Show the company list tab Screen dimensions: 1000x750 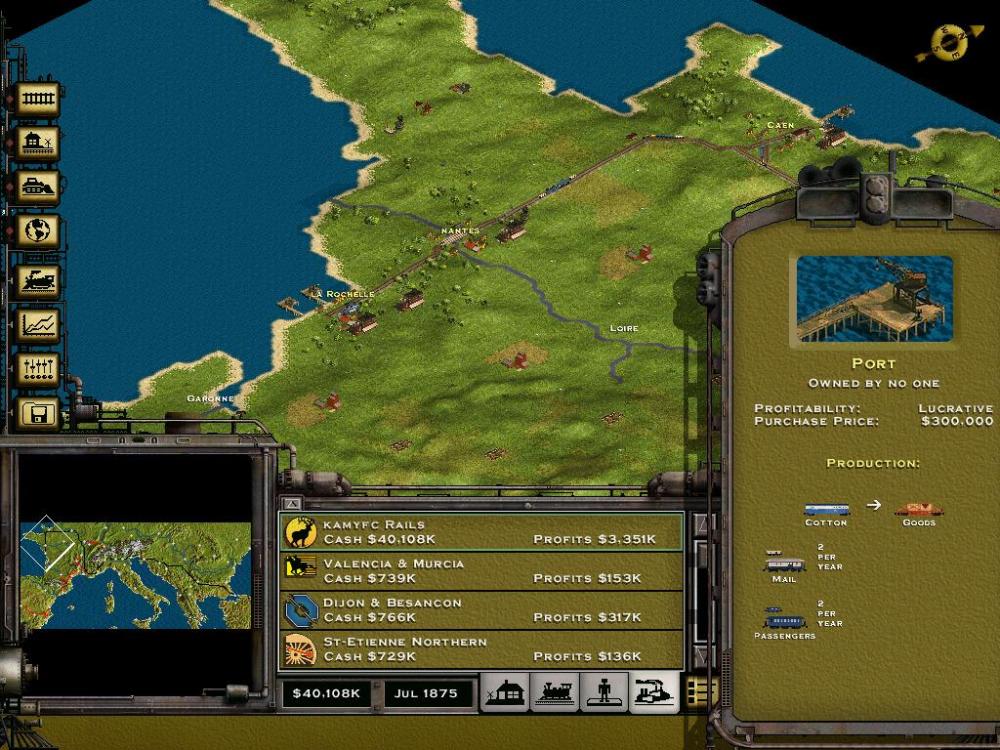653,692
